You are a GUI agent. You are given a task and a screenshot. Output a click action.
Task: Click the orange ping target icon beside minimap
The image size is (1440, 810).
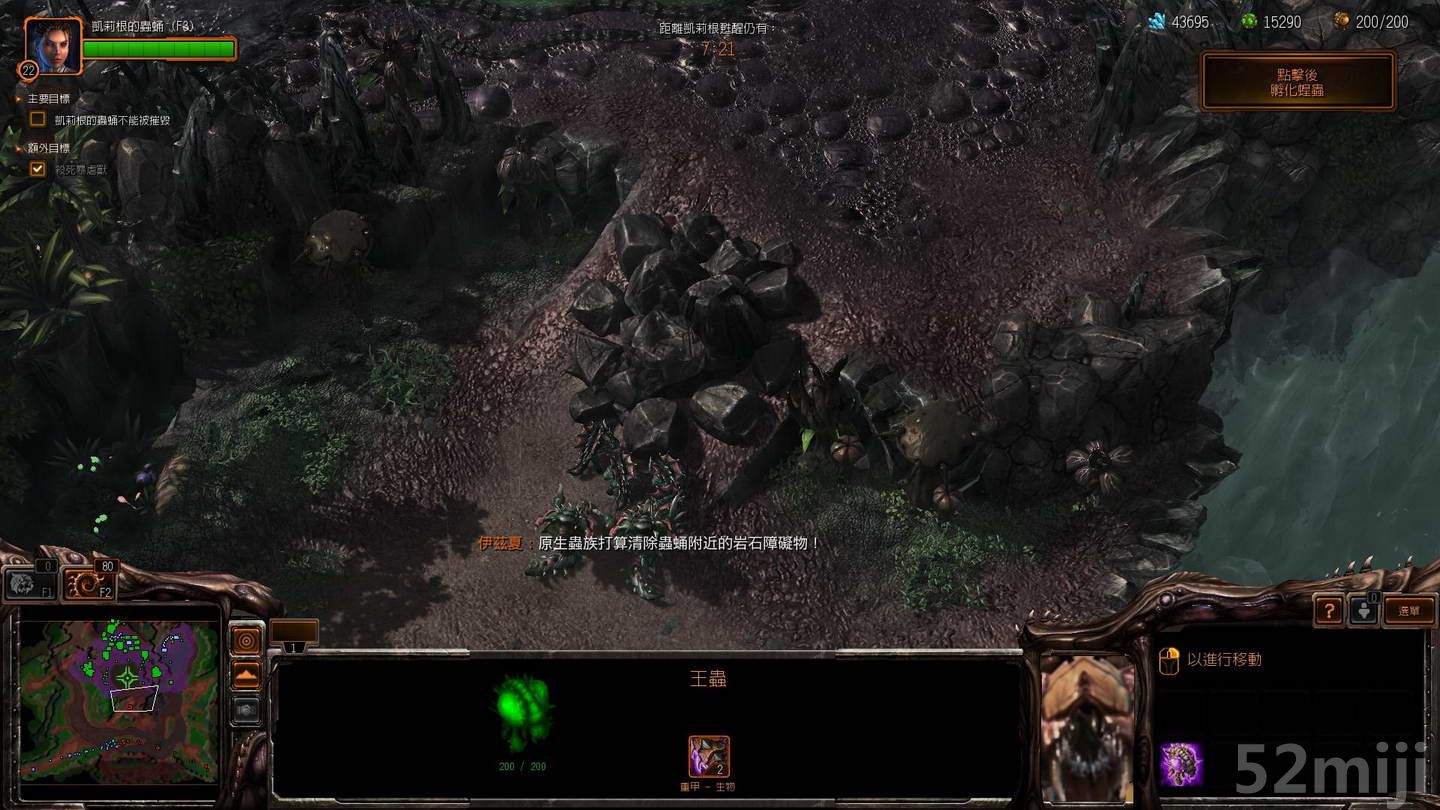(245, 641)
